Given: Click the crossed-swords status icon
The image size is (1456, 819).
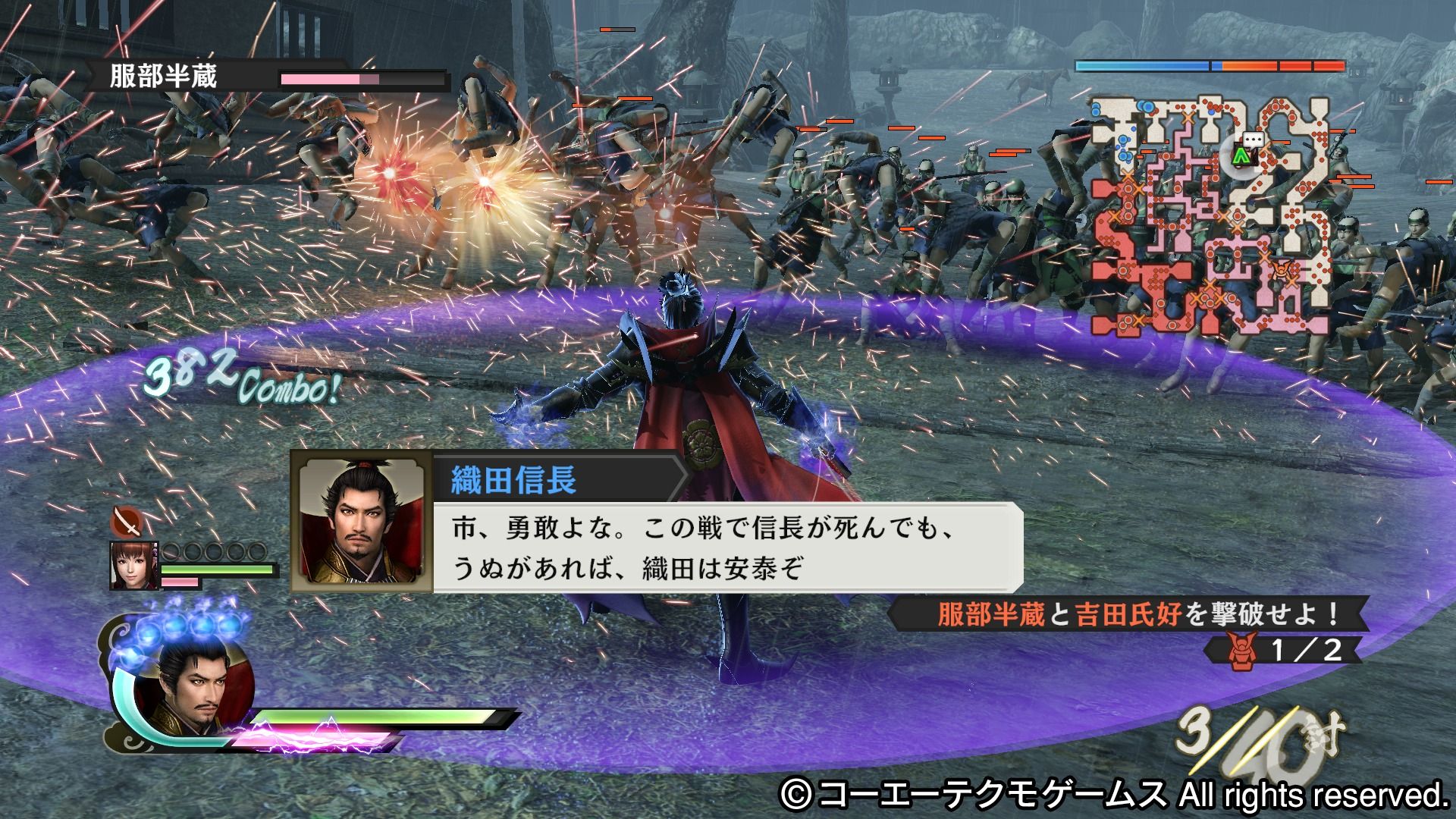Looking at the screenshot, I should pos(127,522).
